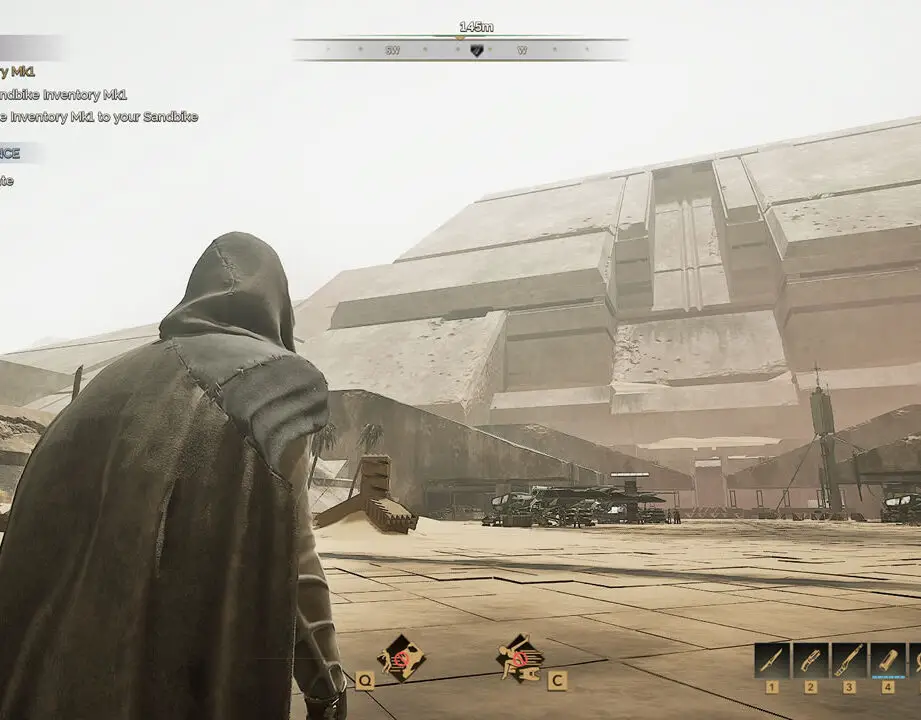Select the knife in hotbar slot 1
Viewport: 921px width, 720px height.
pyautogui.click(x=772, y=660)
